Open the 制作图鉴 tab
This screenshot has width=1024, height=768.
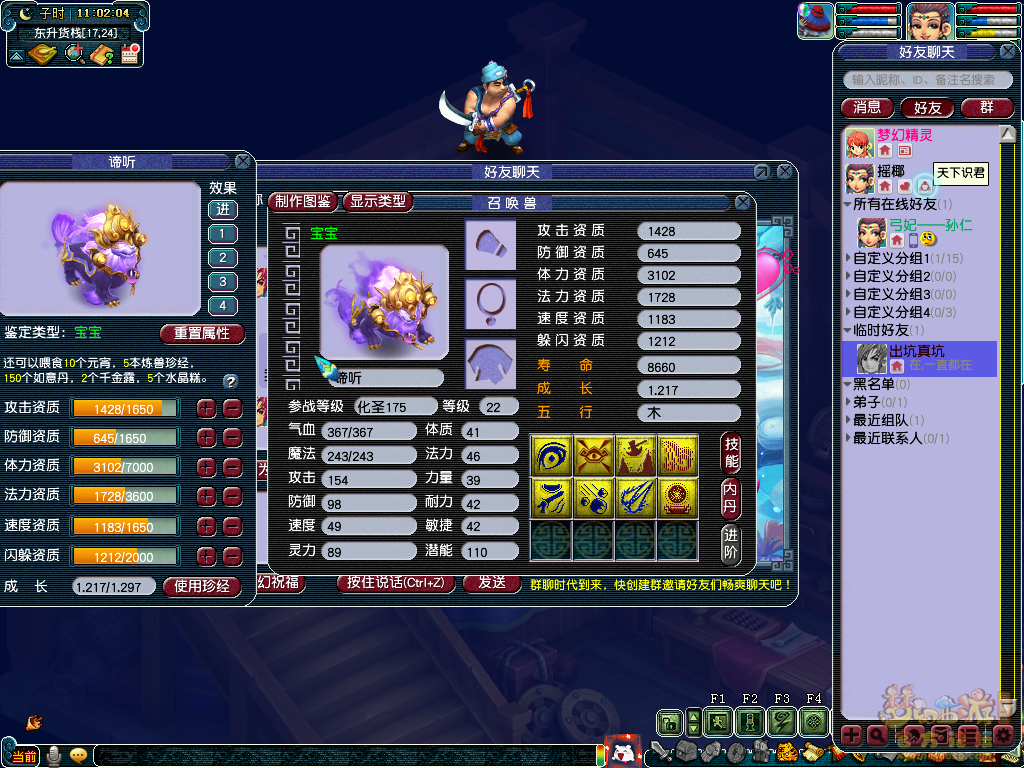(303, 201)
